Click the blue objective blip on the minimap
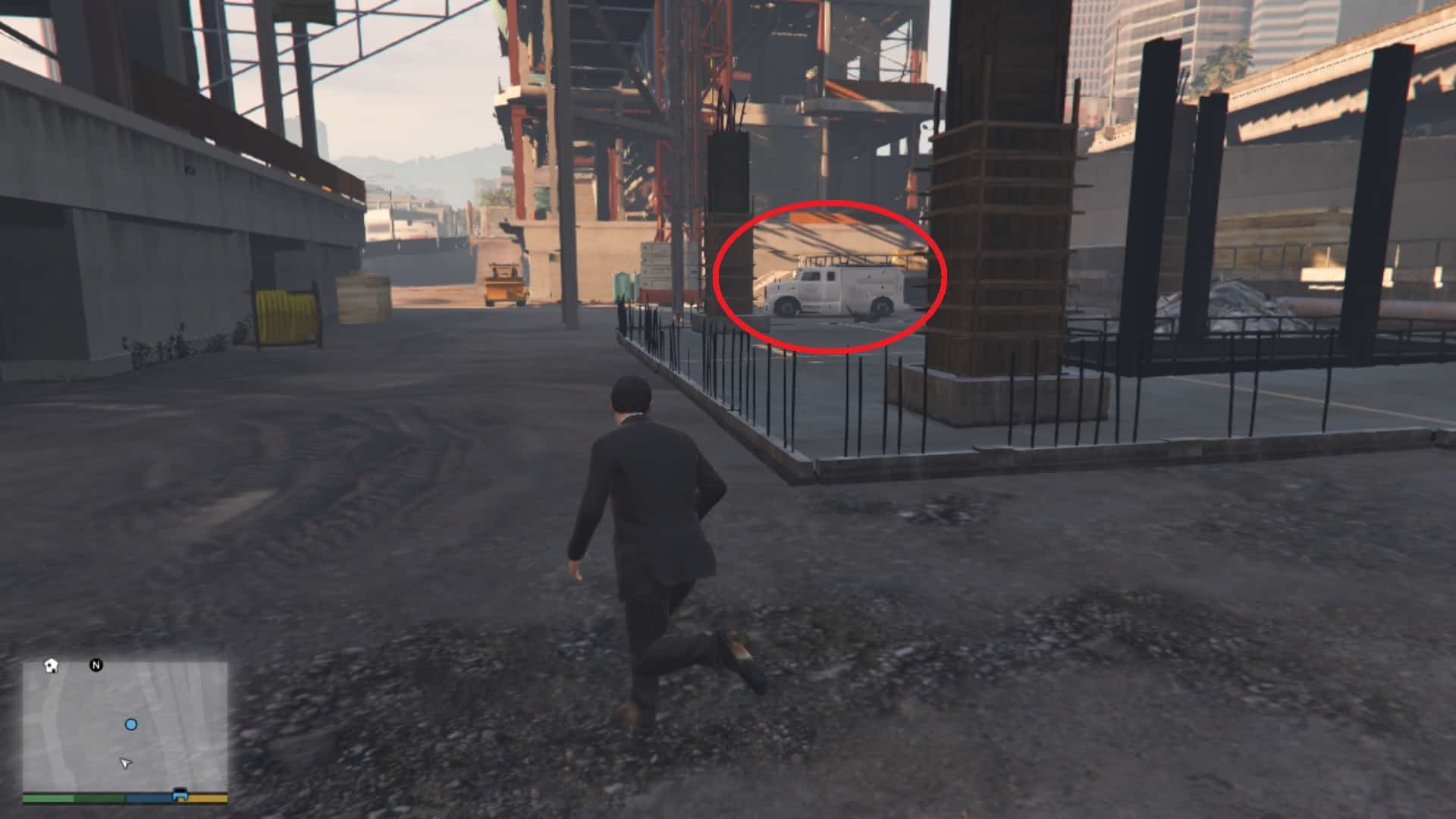 131,724
